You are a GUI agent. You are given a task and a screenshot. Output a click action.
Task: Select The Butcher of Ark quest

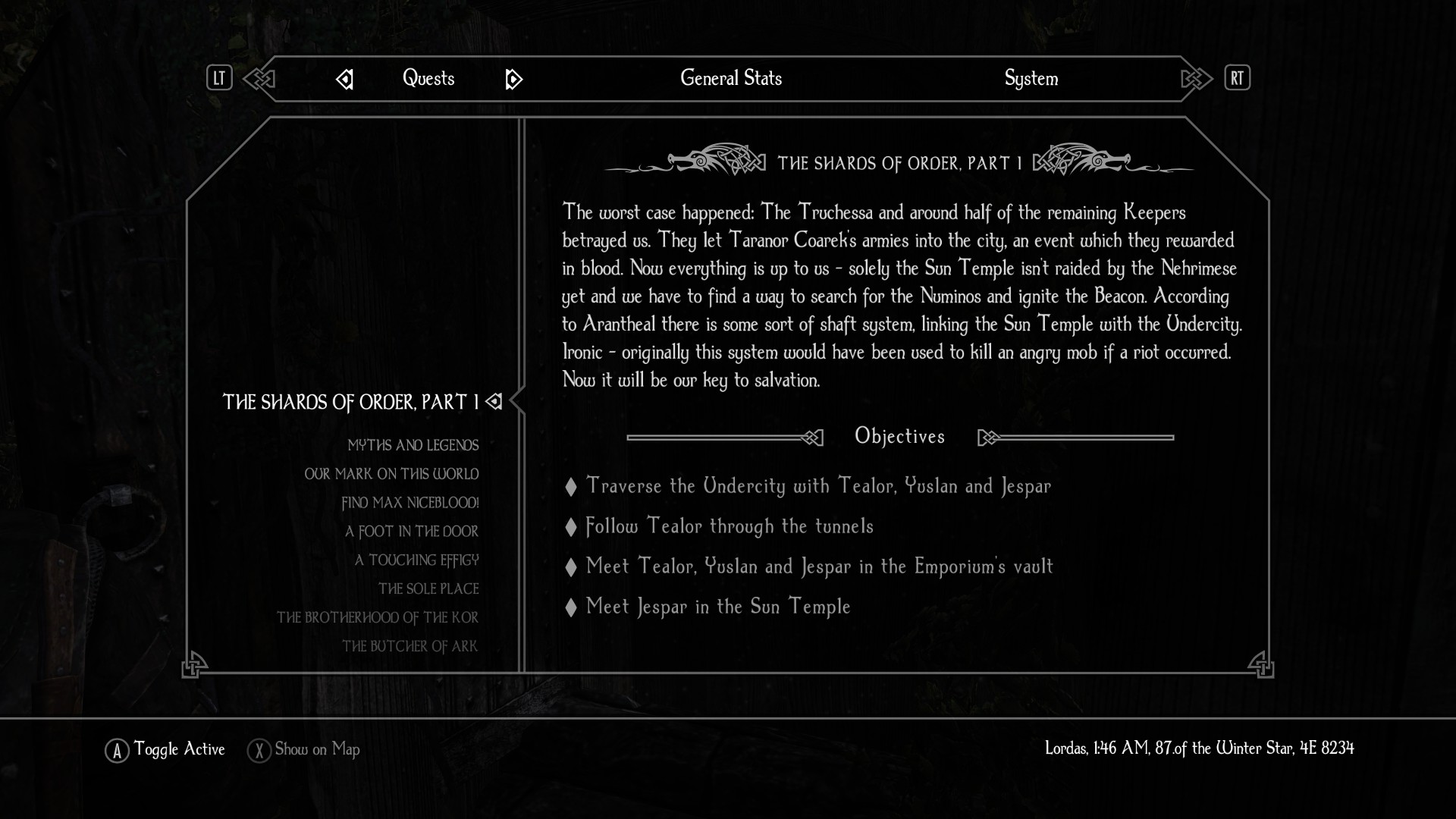[x=409, y=647]
